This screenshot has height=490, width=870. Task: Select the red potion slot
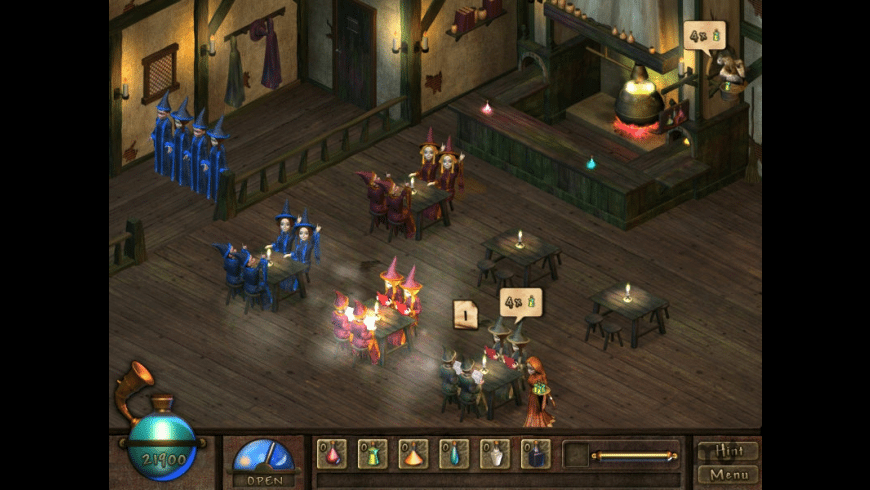[332, 454]
